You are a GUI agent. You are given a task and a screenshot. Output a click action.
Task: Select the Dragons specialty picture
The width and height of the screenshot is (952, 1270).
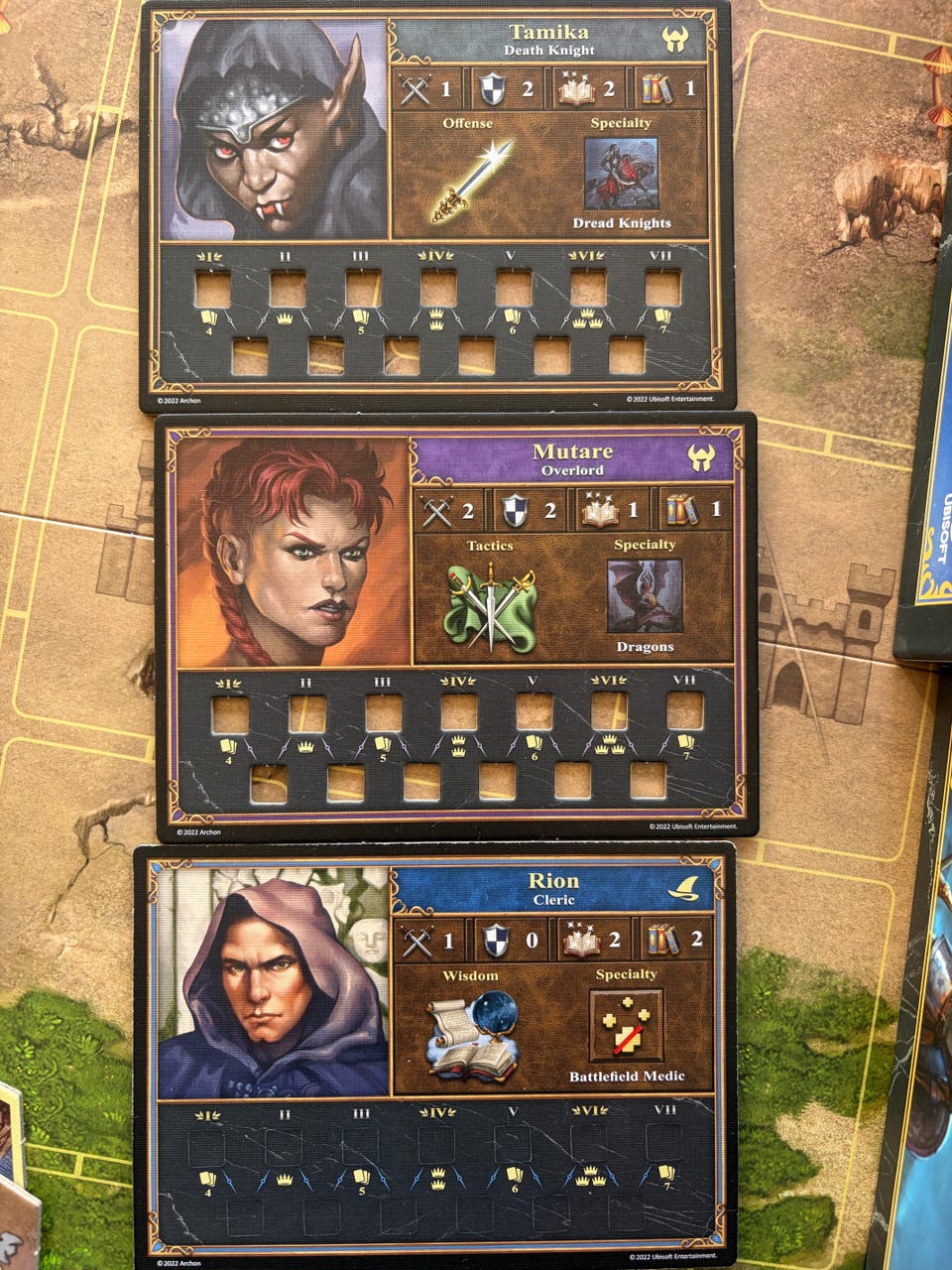[x=645, y=595]
